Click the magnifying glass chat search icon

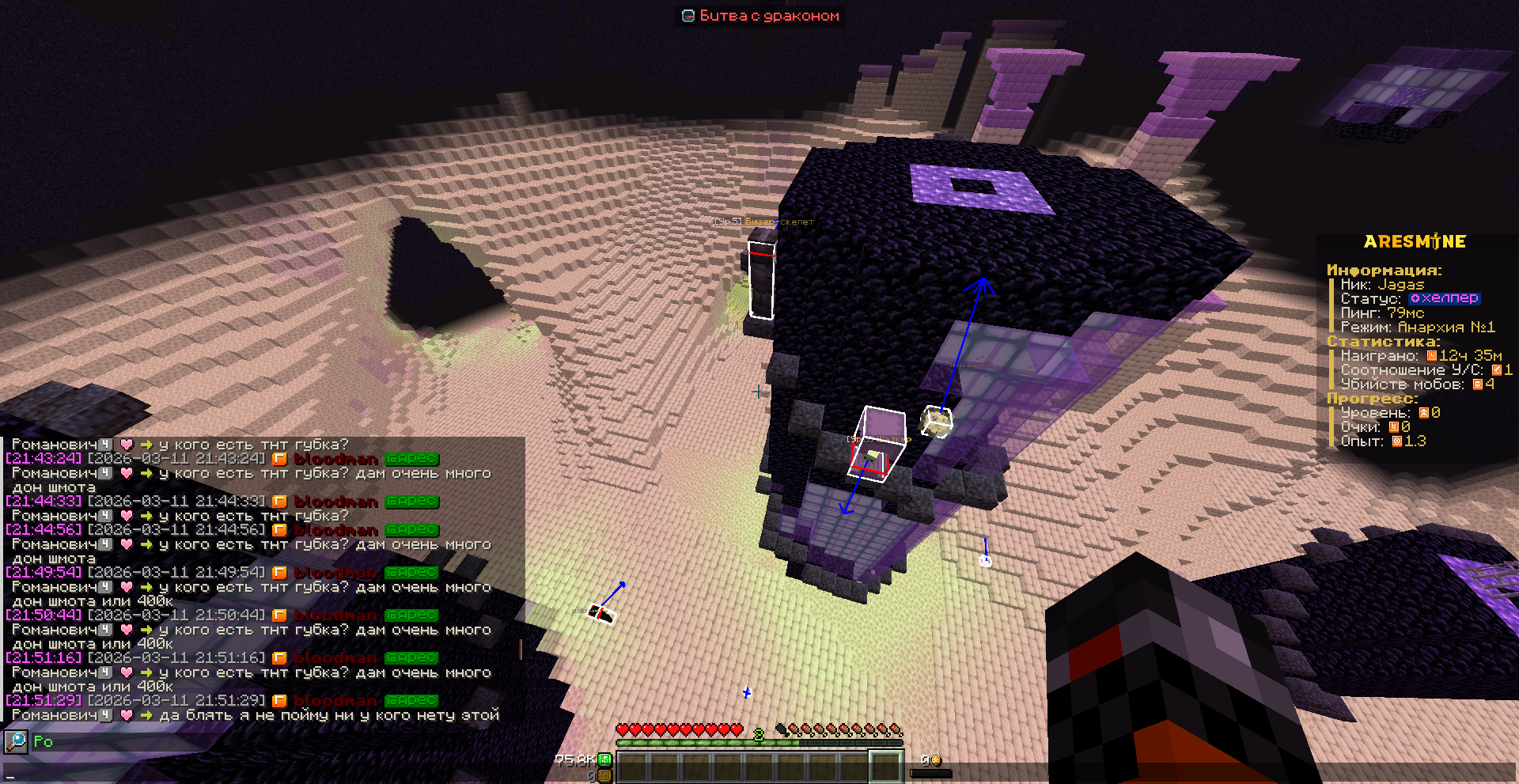[x=16, y=741]
